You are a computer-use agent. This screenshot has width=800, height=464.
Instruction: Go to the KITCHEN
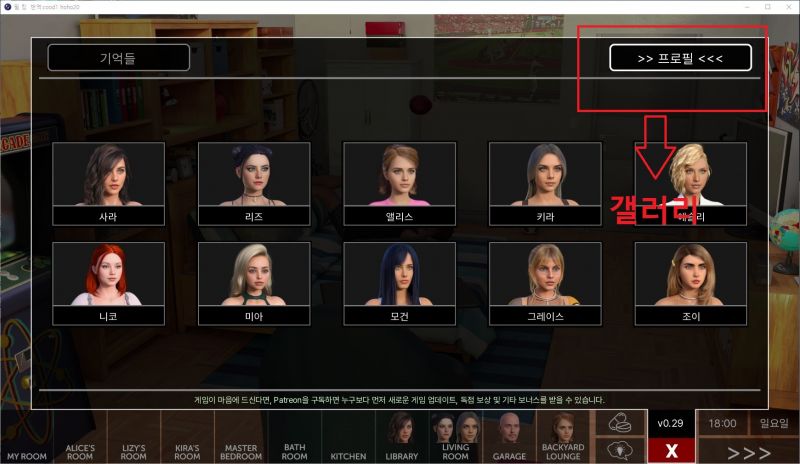pyautogui.click(x=348, y=438)
